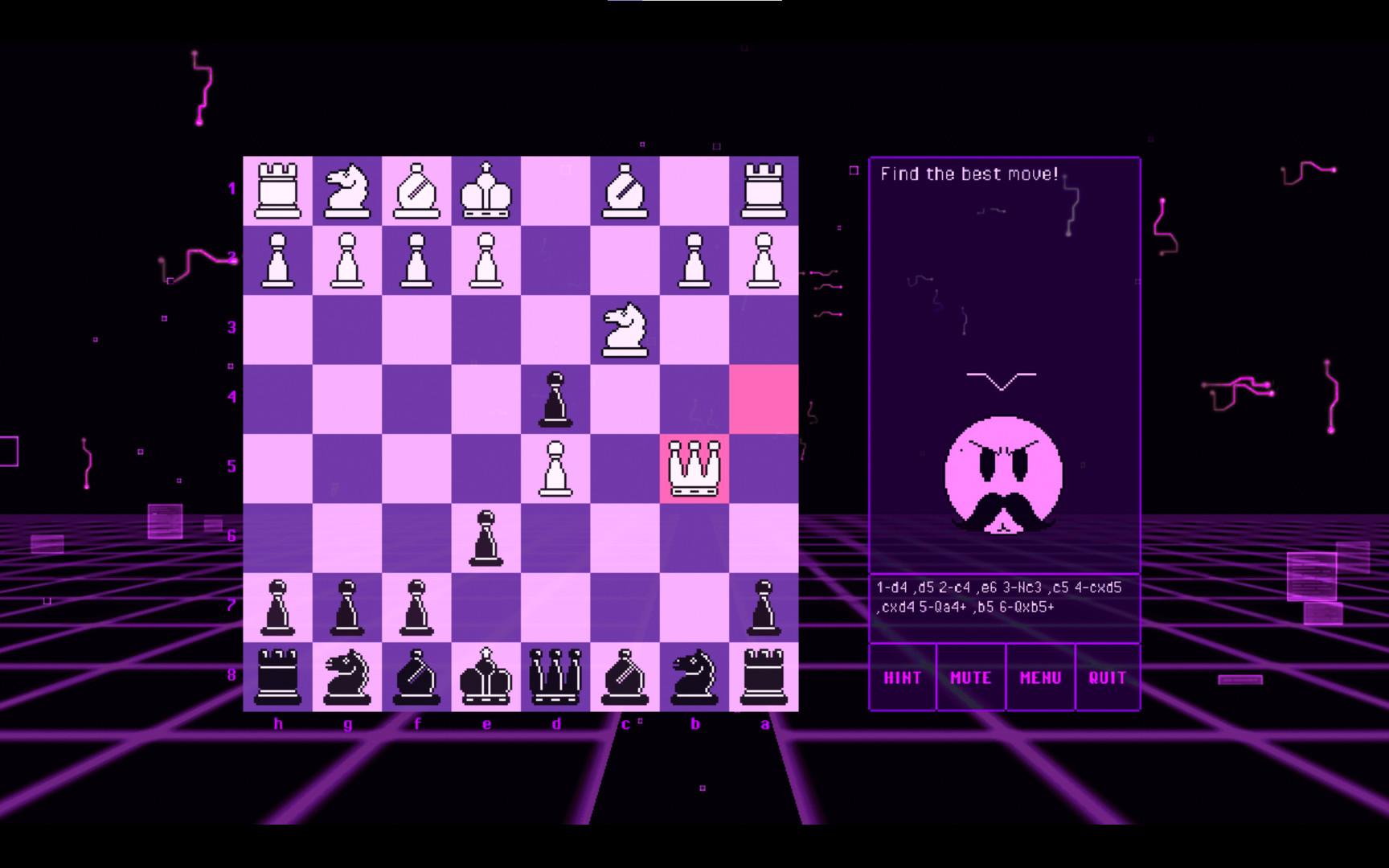Click the 'Find the best move!' prompt
The width and height of the screenshot is (1389, 868).
(x=969, y=174)
